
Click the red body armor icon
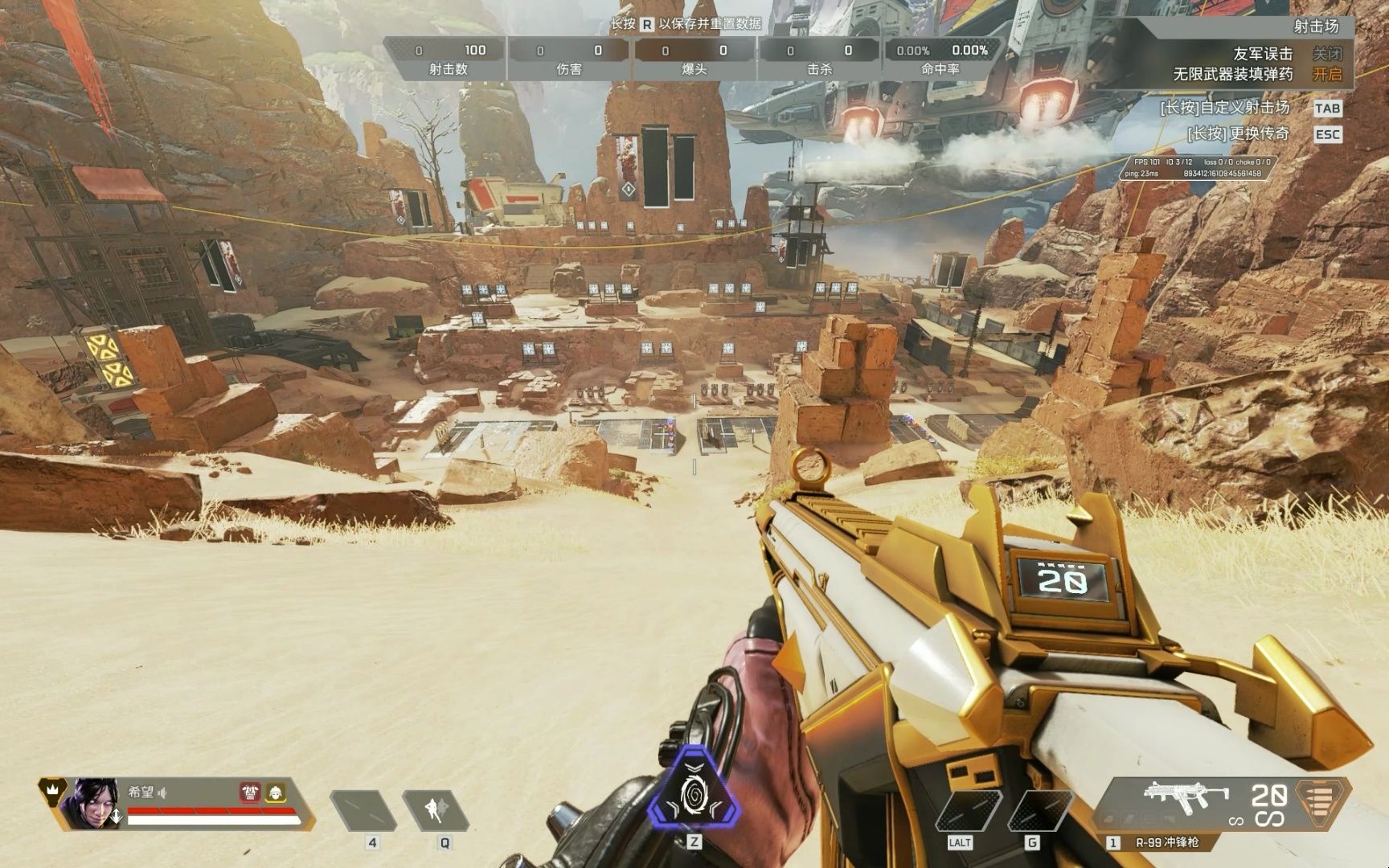[x=250, y=792]
